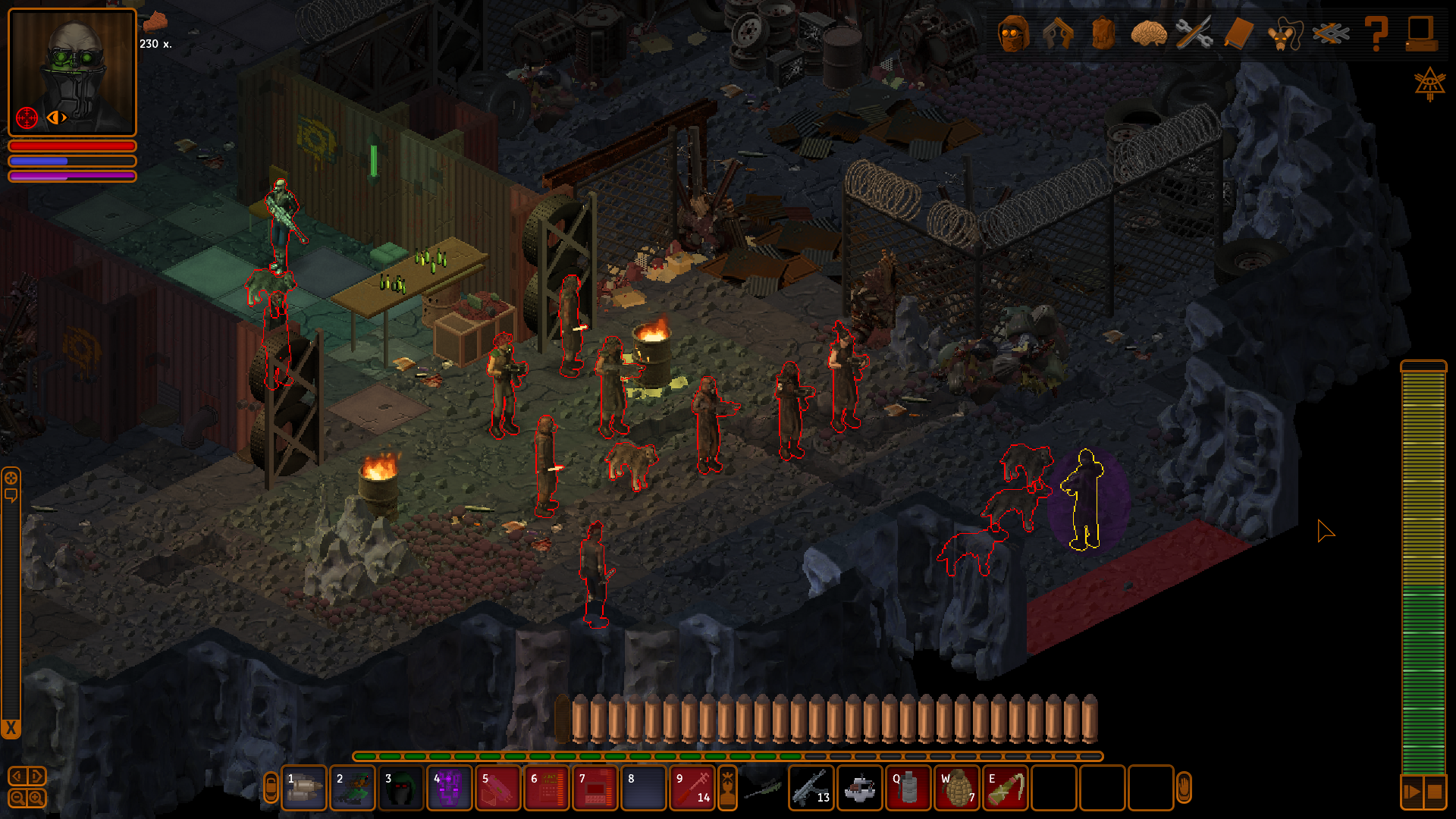This screenshot has width=1456, height=819.
Task: Open the journal book icon
Action: pos(1239,34)
